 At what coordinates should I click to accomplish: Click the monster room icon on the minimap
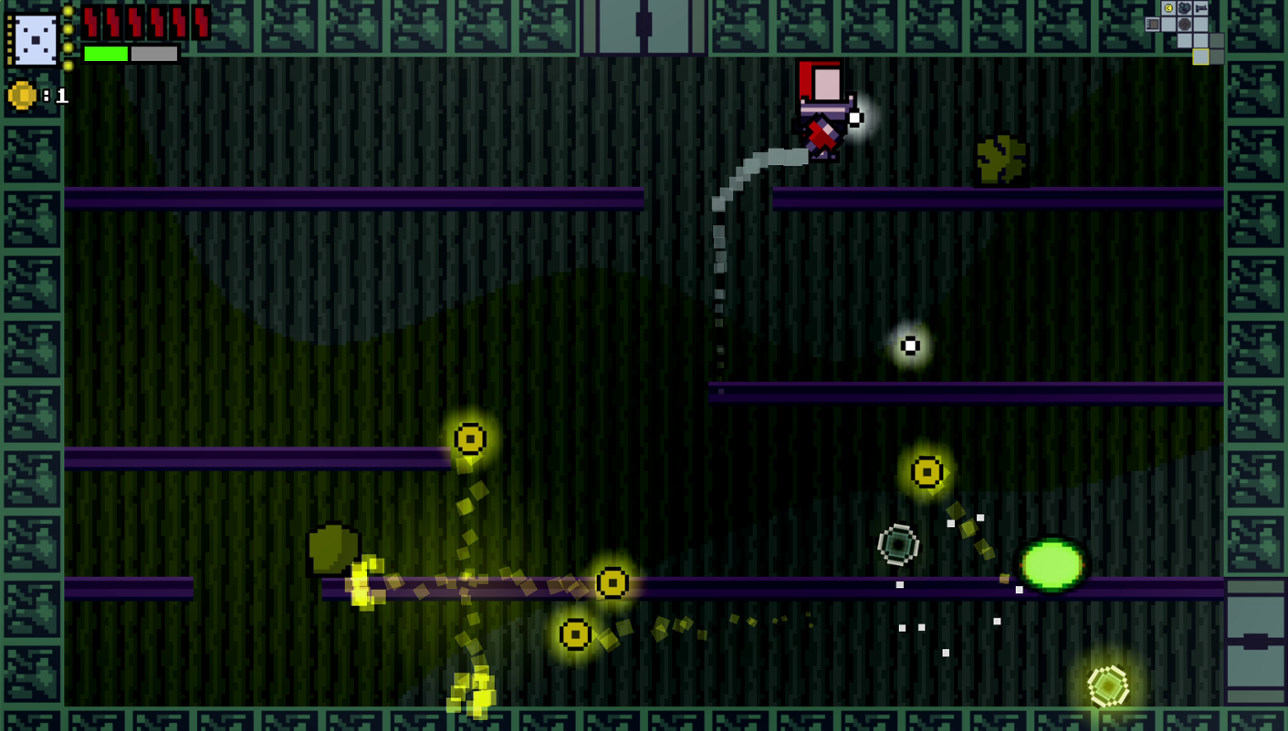point(1185,8)
